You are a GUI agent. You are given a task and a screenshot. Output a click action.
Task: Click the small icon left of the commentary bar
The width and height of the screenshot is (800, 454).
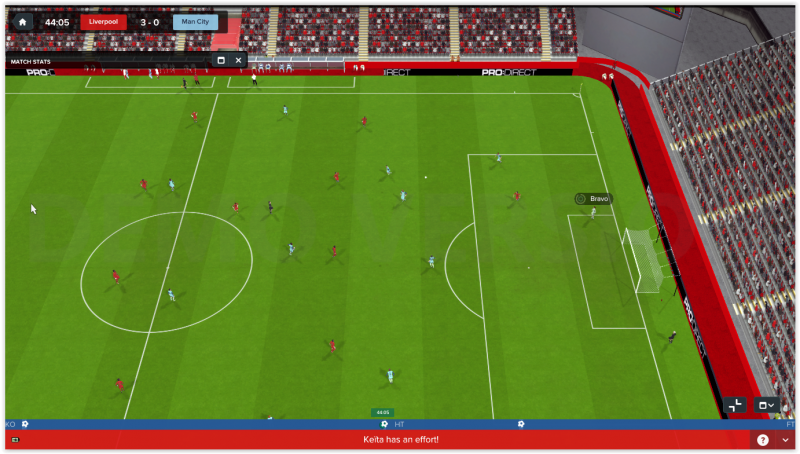[x=15, y=440]
